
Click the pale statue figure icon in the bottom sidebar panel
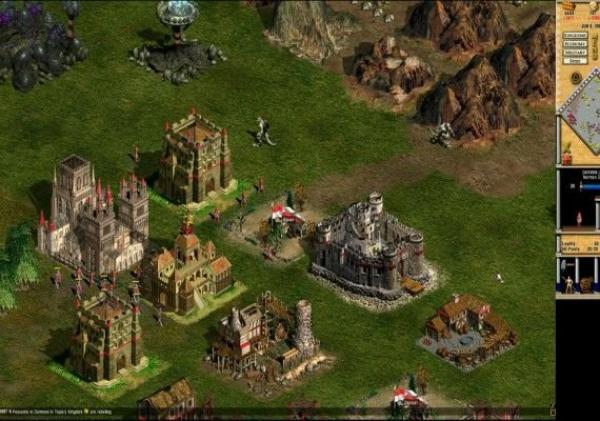pos(569,284)
